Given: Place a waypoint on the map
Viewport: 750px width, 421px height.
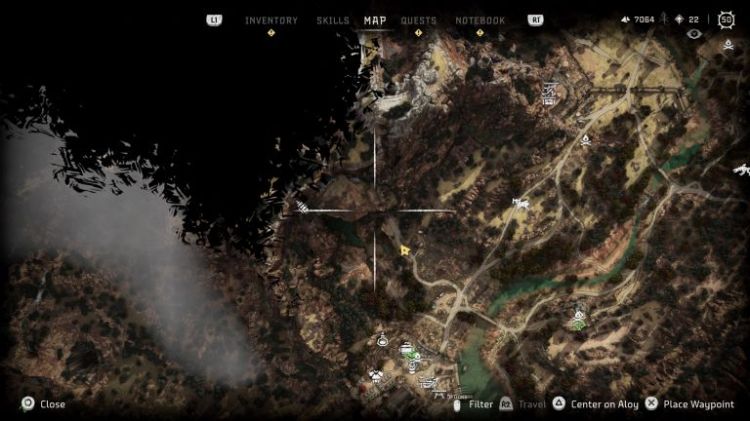Looking at the screenshot, I should 689,404.
